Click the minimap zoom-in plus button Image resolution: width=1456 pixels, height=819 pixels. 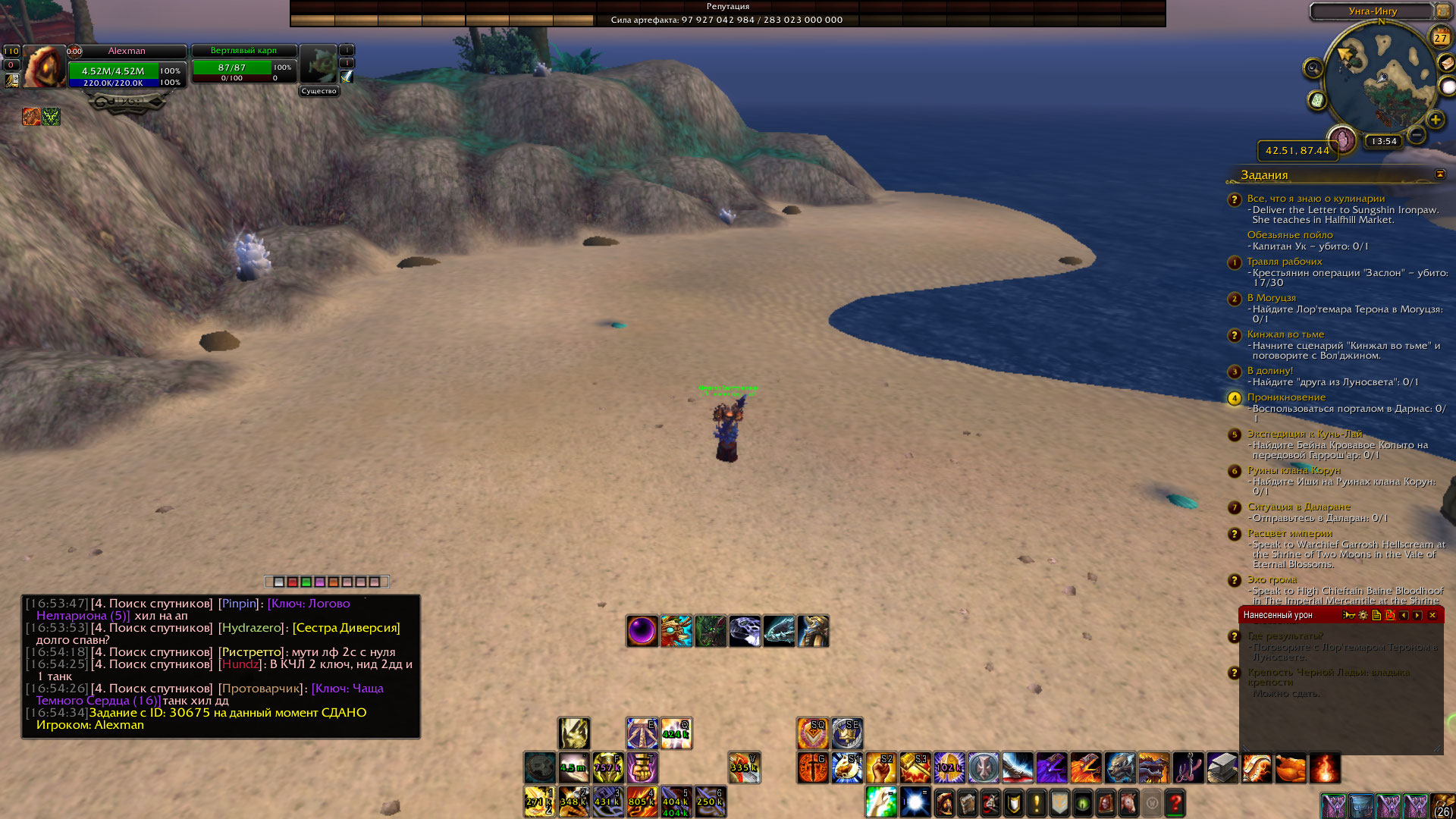tap(1435, 120)
